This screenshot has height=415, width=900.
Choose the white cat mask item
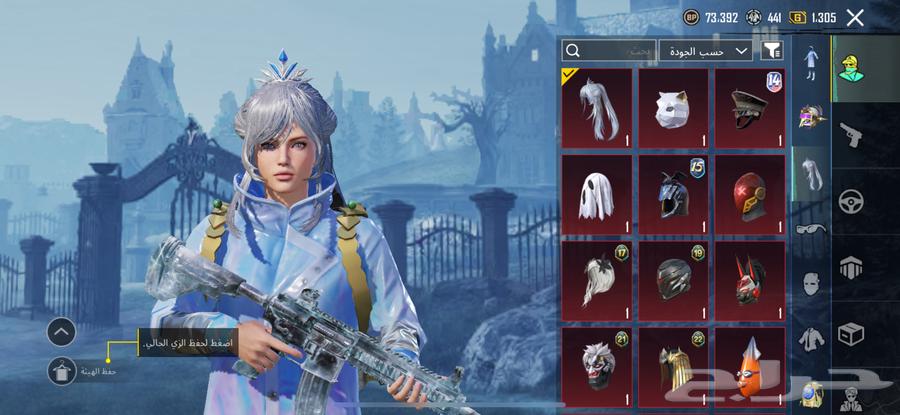pos(673,108)
